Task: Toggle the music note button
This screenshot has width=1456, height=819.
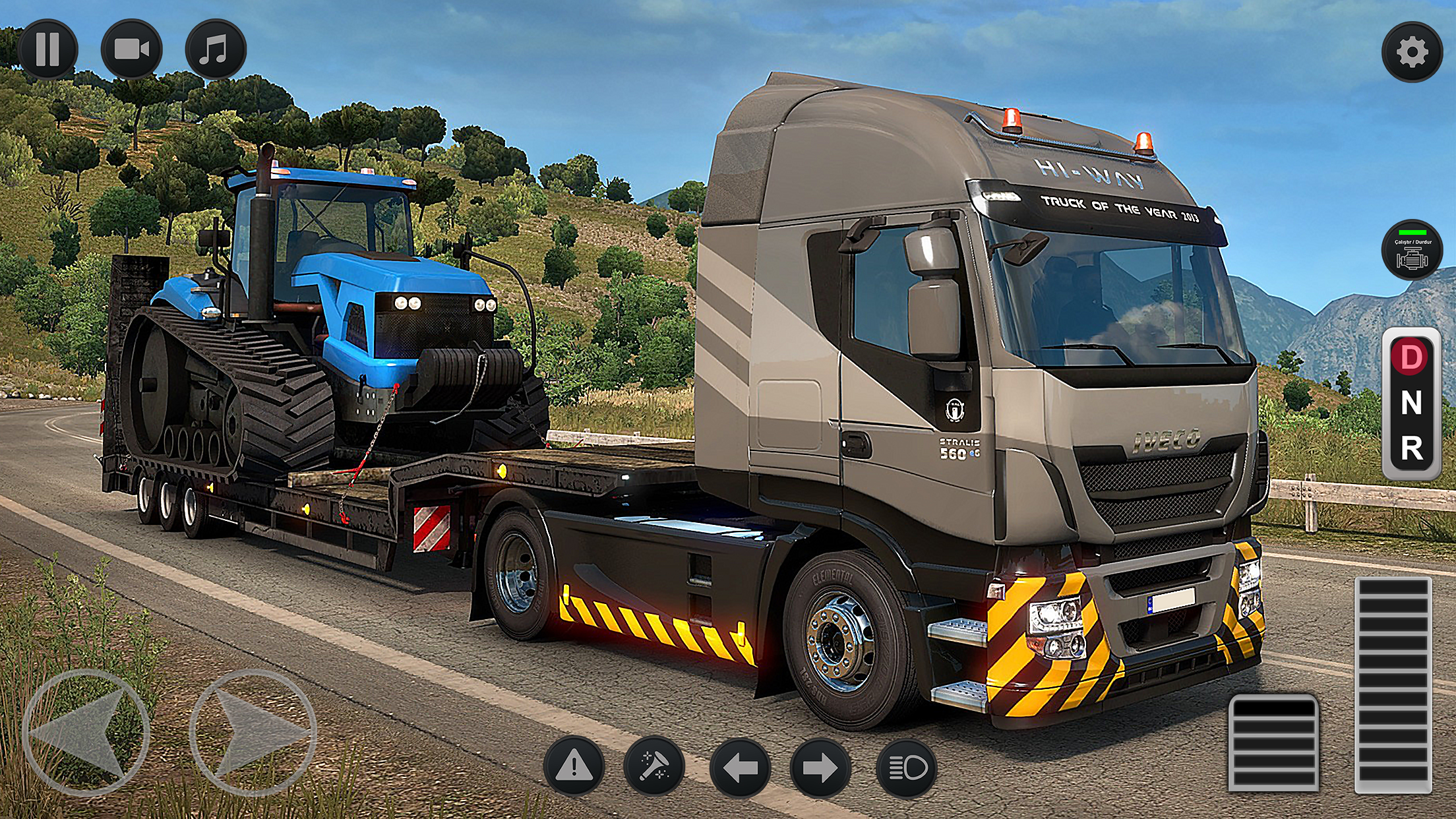Action: click(215, 49)
